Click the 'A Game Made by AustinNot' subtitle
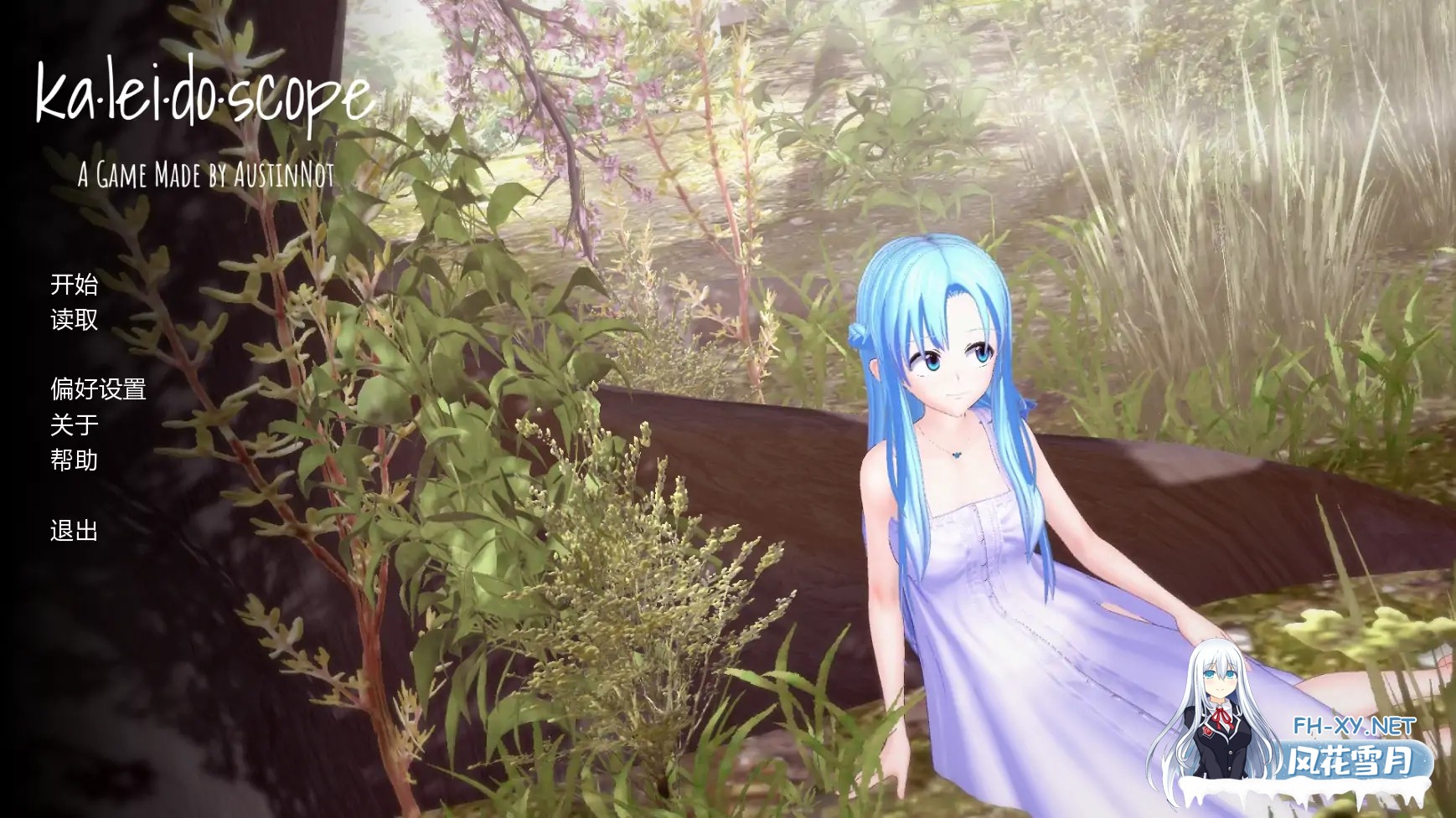This screenshot has height=818, width=1456. [206, 175]
